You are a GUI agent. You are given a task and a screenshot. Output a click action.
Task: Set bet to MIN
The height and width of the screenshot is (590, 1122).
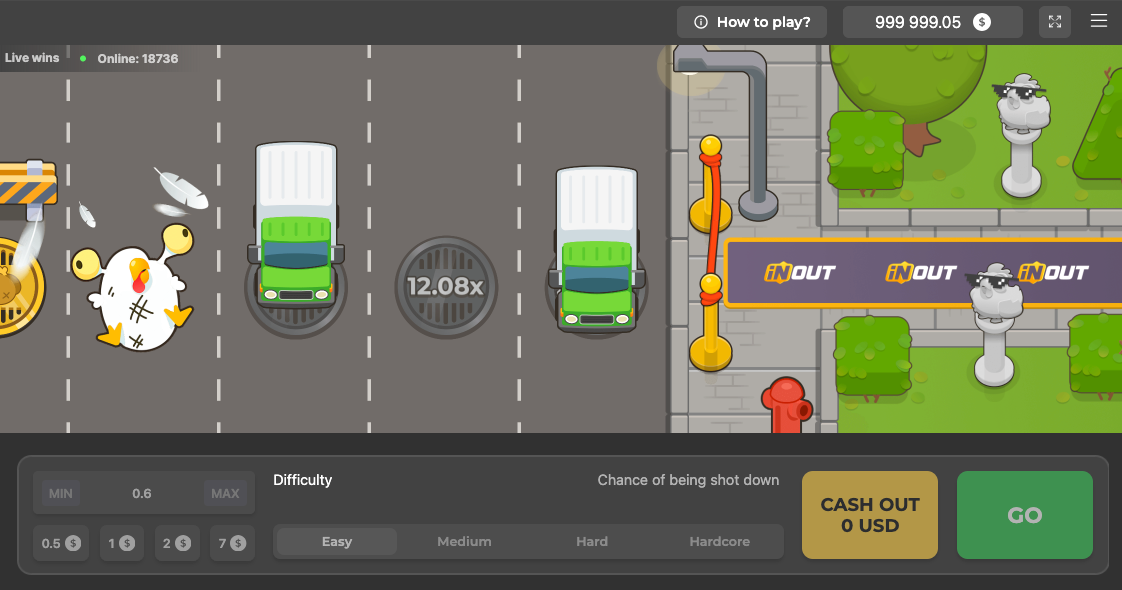(61, 493)
